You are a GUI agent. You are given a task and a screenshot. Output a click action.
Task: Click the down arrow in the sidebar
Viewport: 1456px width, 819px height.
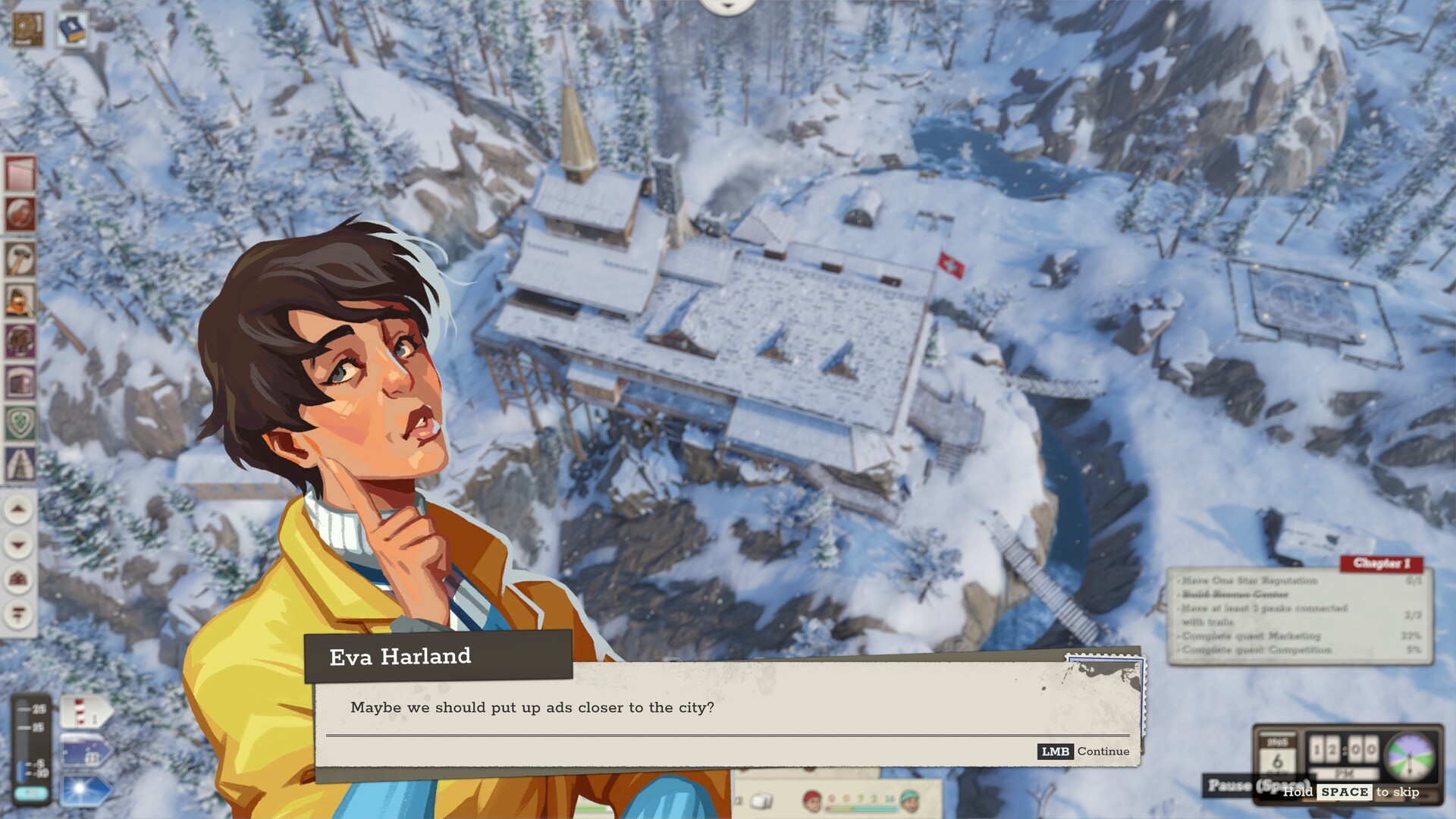pos(17,545)
